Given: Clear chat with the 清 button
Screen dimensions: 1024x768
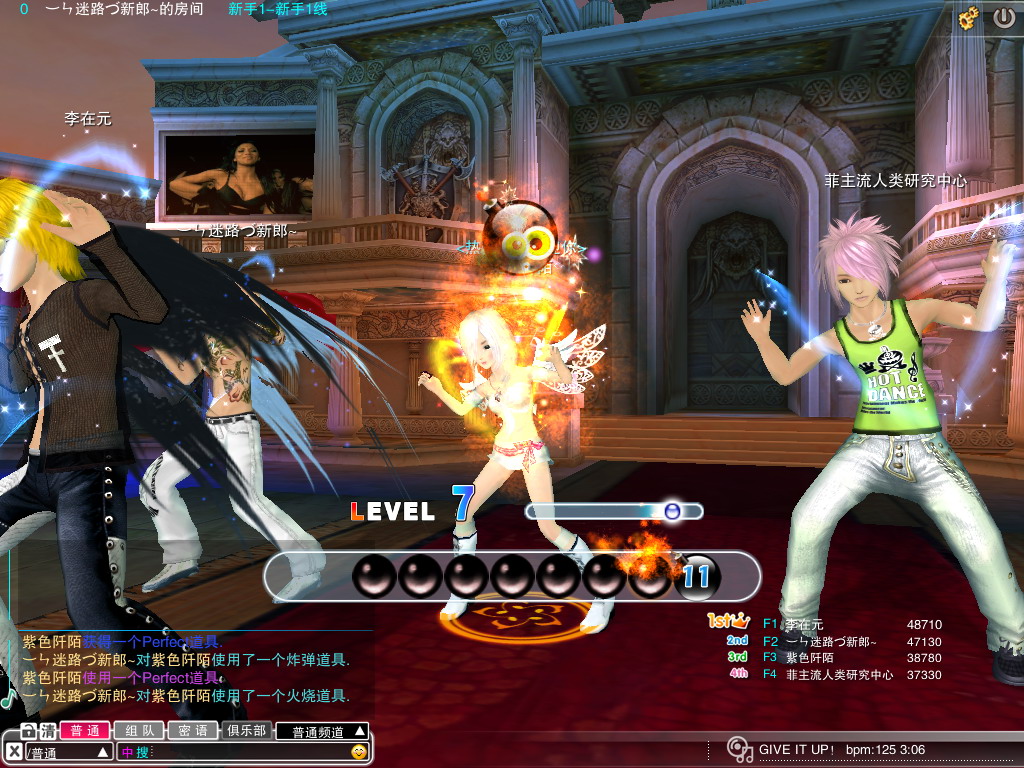Looking at the screenshot, I should (47, 731).
